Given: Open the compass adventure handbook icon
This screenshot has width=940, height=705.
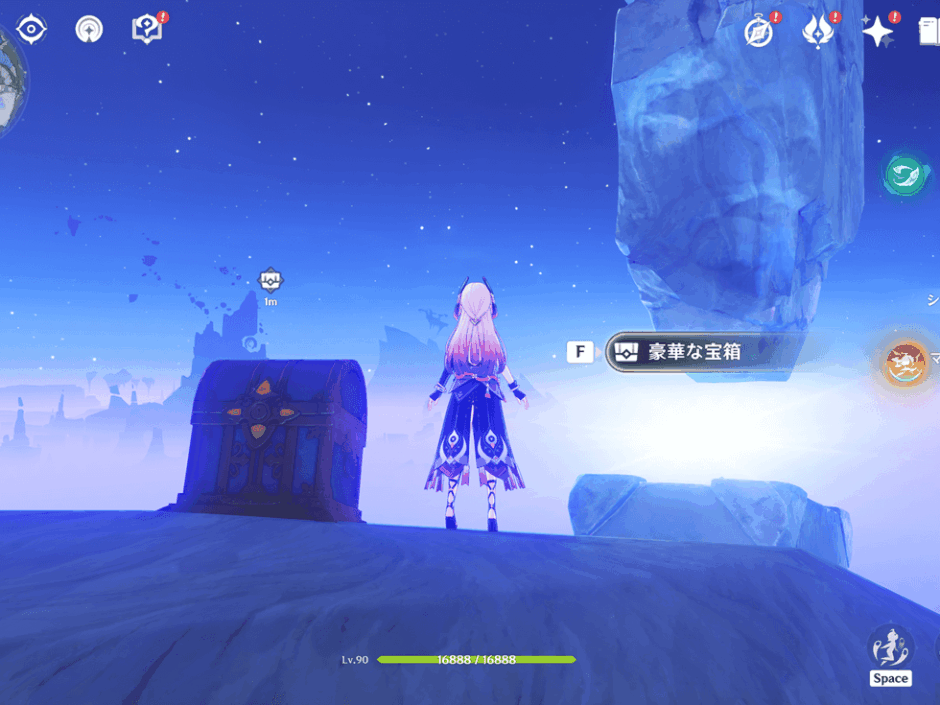Looking at the screenshot, I should [759, 32].
